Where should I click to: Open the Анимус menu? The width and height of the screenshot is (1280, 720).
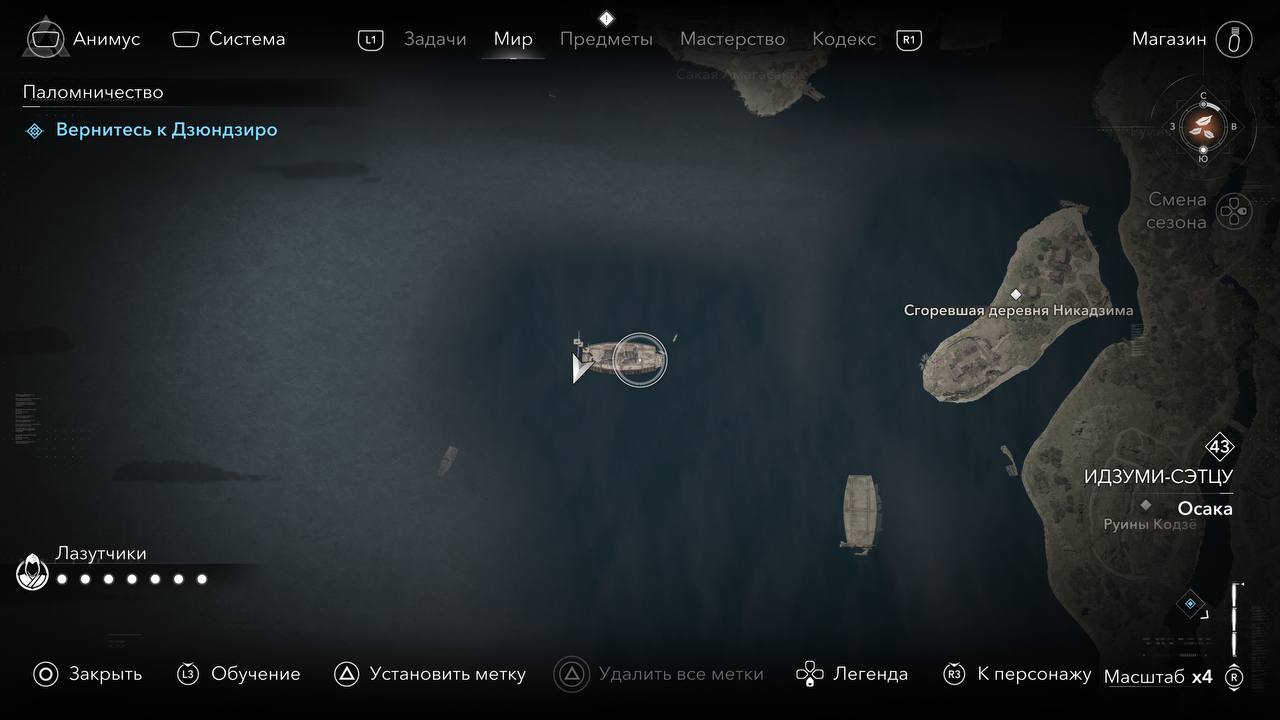[x=85, y=39]
